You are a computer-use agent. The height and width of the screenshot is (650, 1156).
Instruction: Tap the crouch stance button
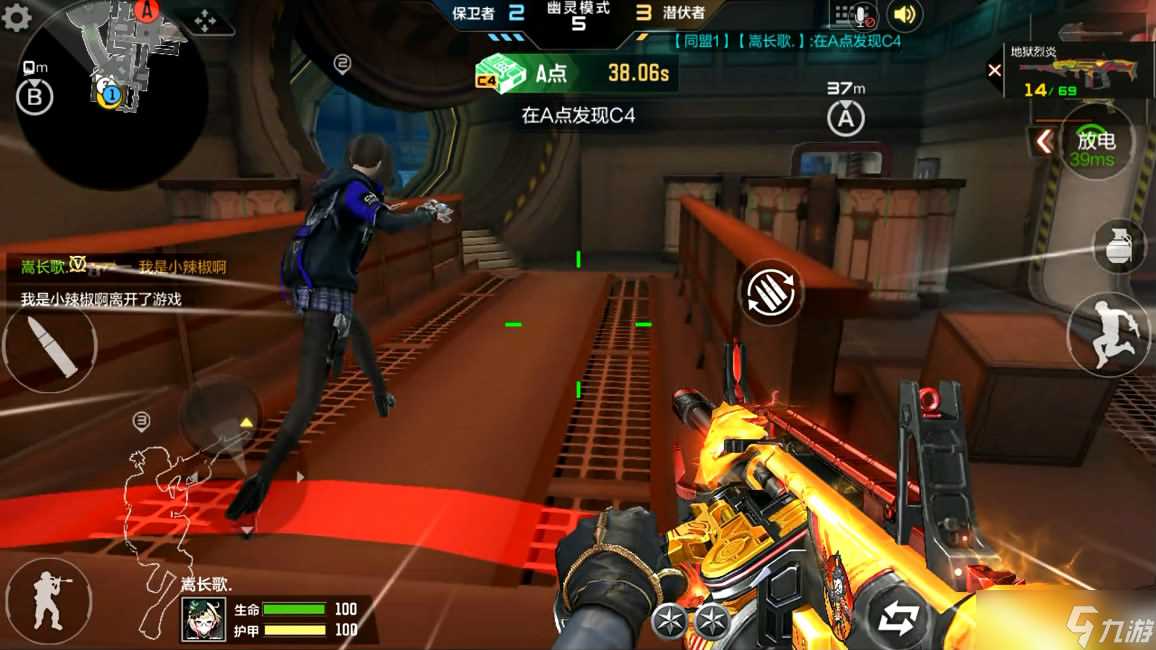coord(47,601)
